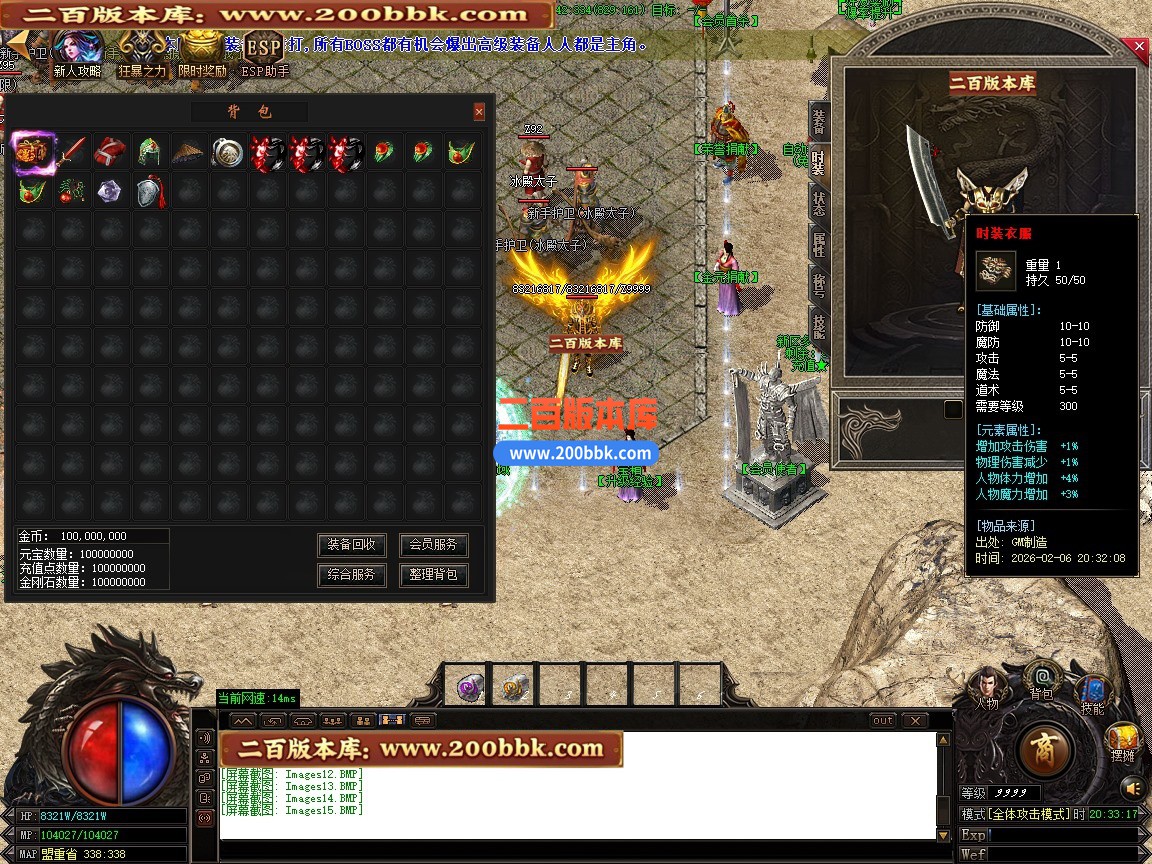
Task: Switch to the 装备 equipment tab
Action: [x=819, y=122]
